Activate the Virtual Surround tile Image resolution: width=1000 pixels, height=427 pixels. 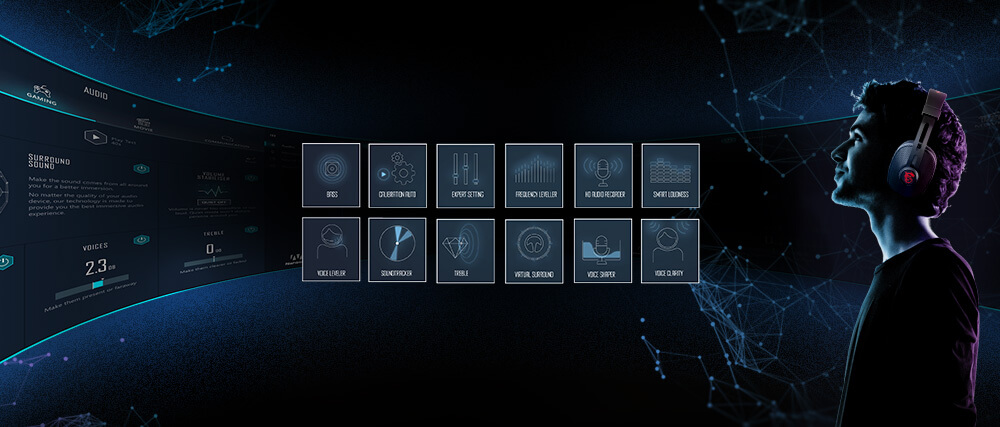534,250
